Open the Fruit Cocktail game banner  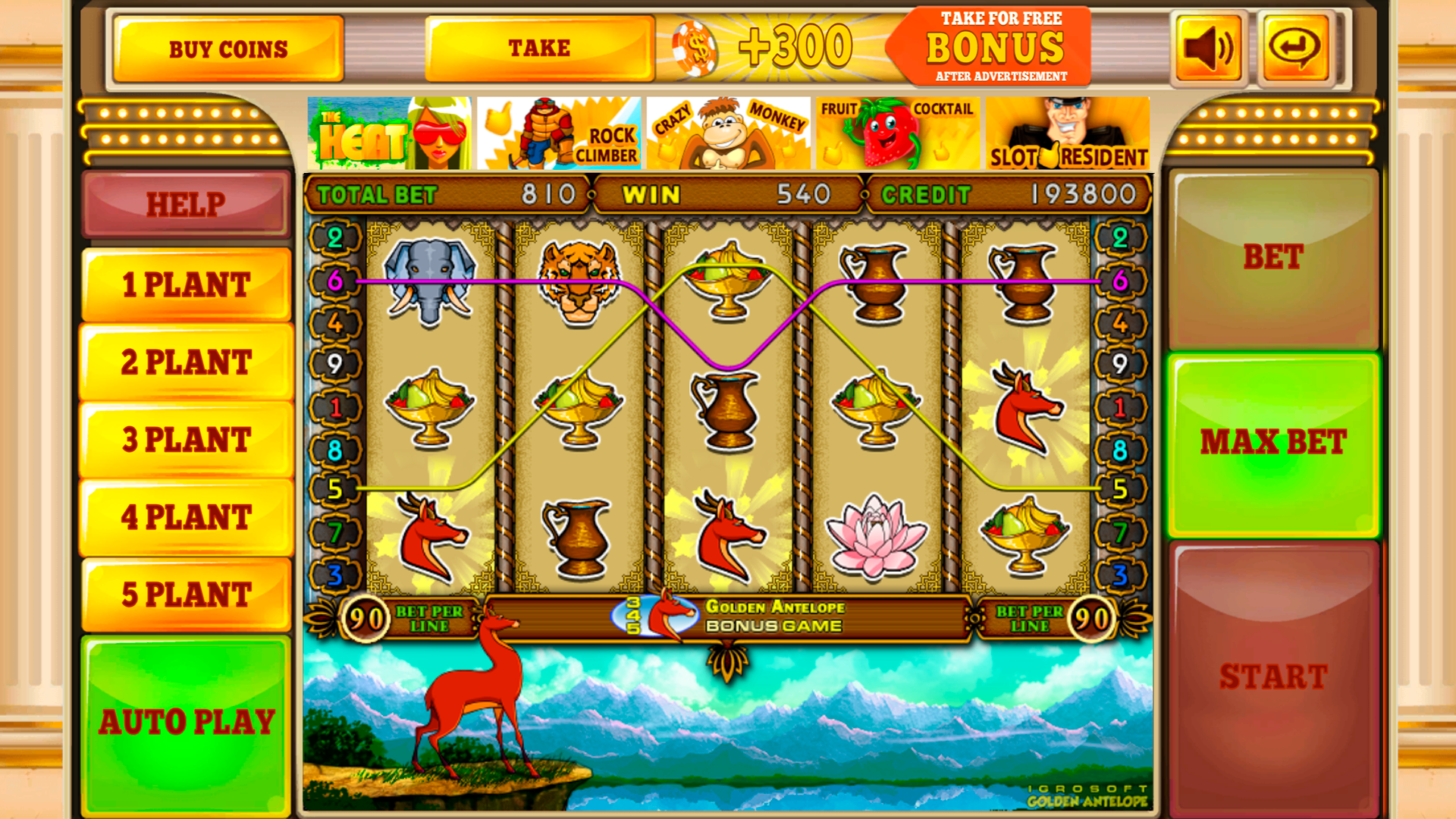click(x=899, y=132)
